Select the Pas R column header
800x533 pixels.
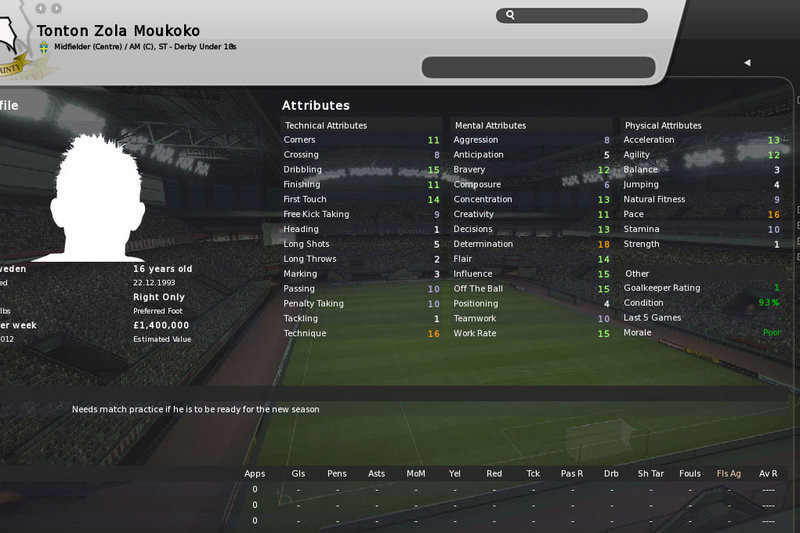572,473
